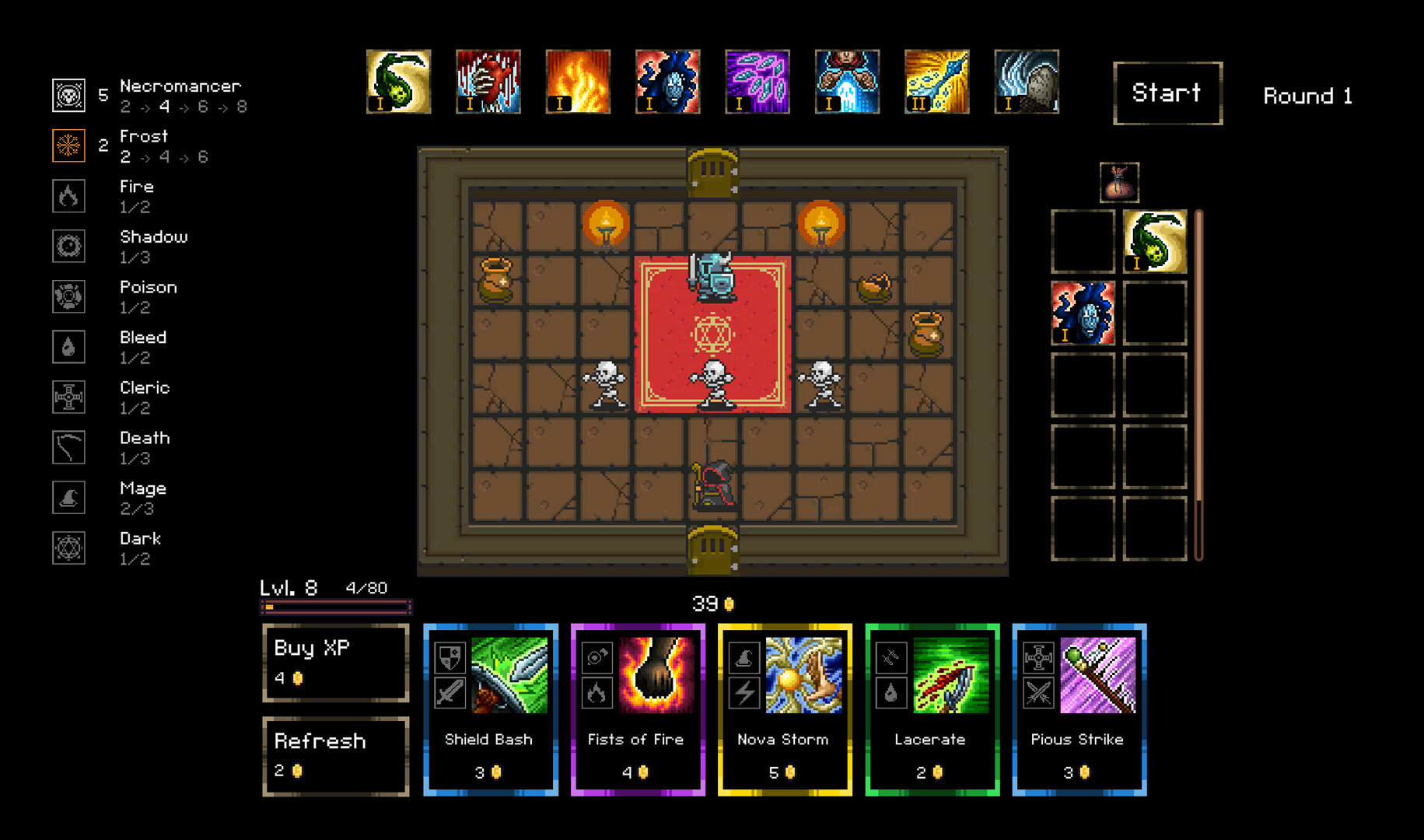Purchase the Shield Bash card
The width and height of the screenshot is (1424, 840).
click(x=490, y=709)
